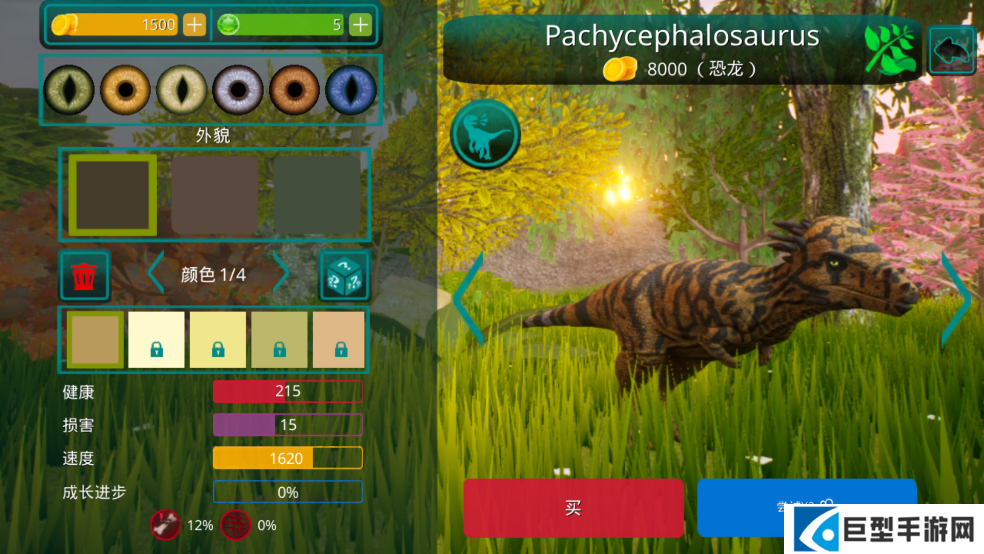
Task: Add more green gems with plus button
Action: pyautogui.click(x=360, y=25)
